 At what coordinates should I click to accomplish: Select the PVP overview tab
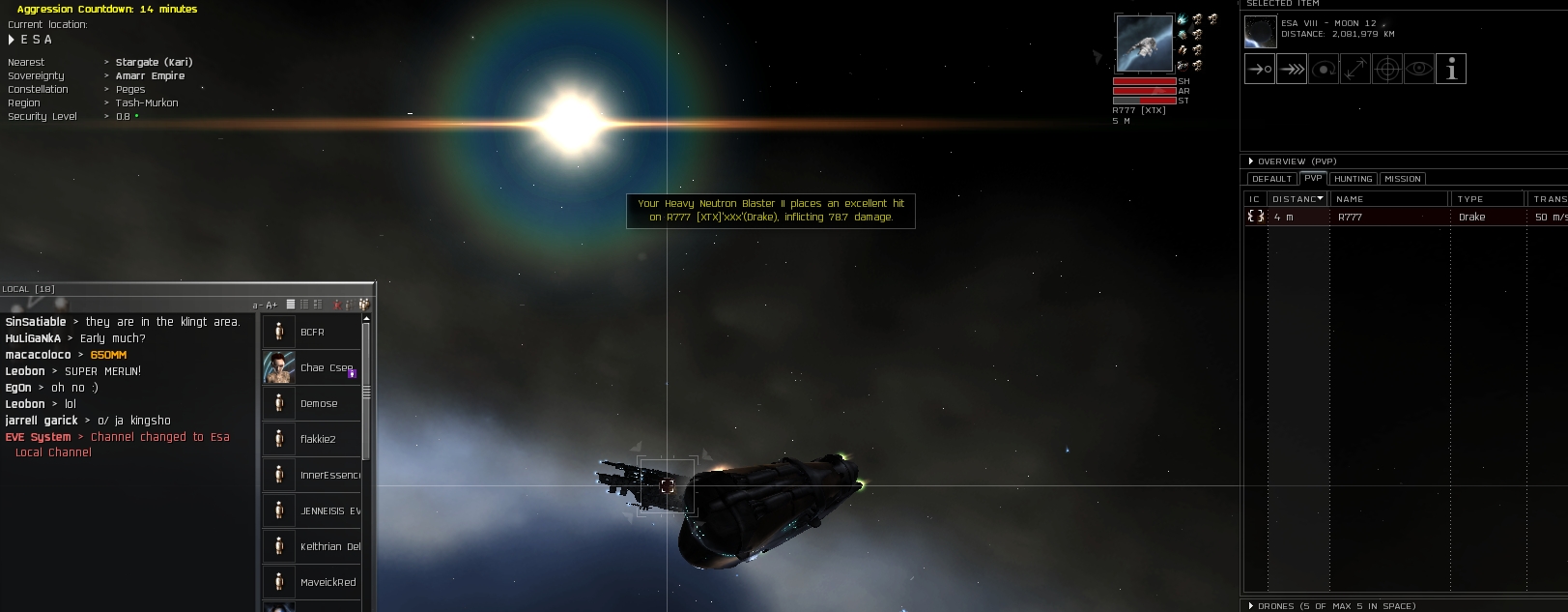click(1313, 178)
